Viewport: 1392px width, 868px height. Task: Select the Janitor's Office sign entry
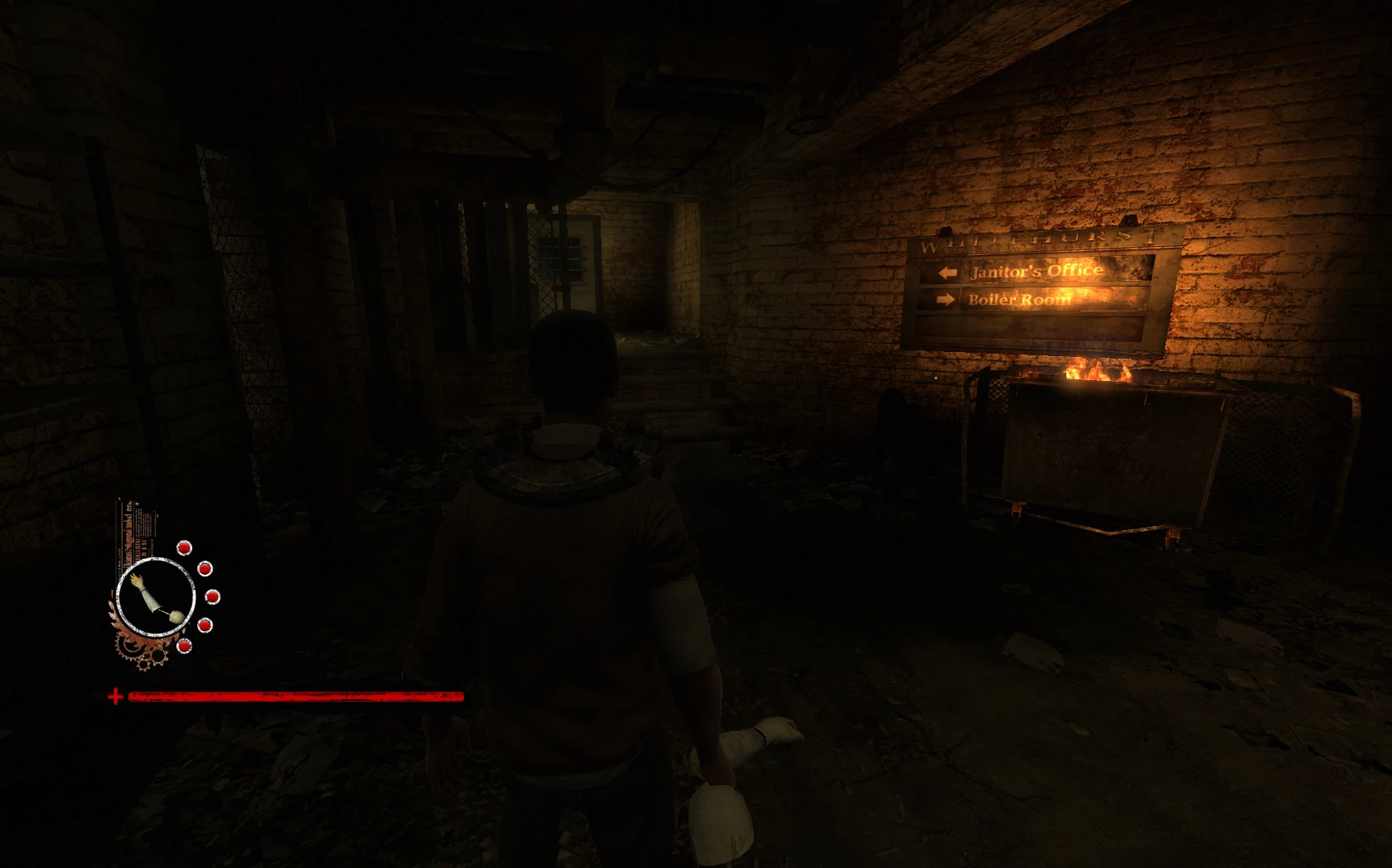(1037, 271)
